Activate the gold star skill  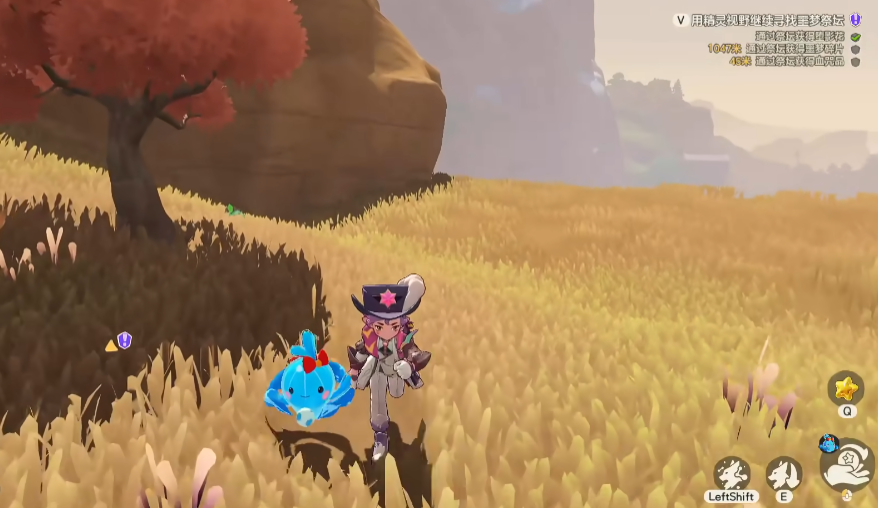coord(845,387)
